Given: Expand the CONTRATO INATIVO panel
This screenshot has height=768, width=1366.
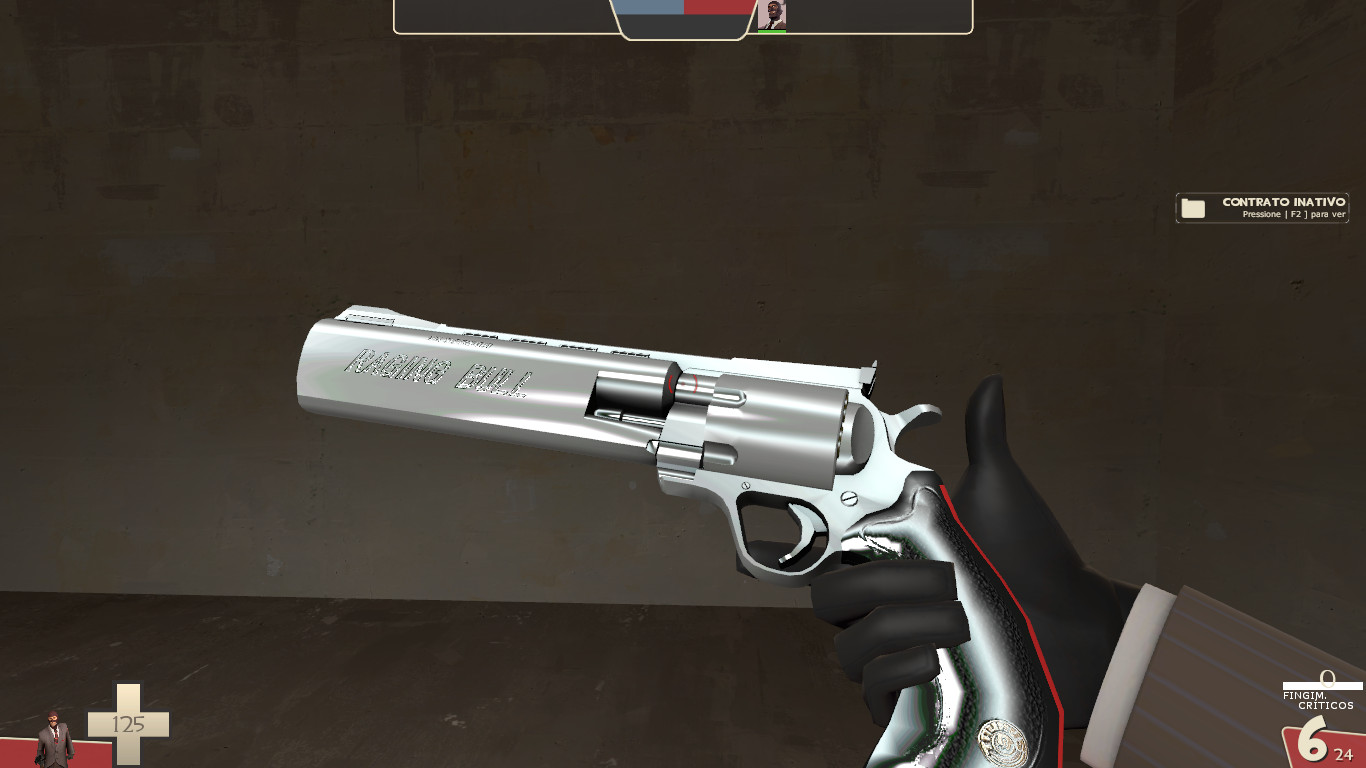Looking at the screenshot, I should tap(1262, 208).
